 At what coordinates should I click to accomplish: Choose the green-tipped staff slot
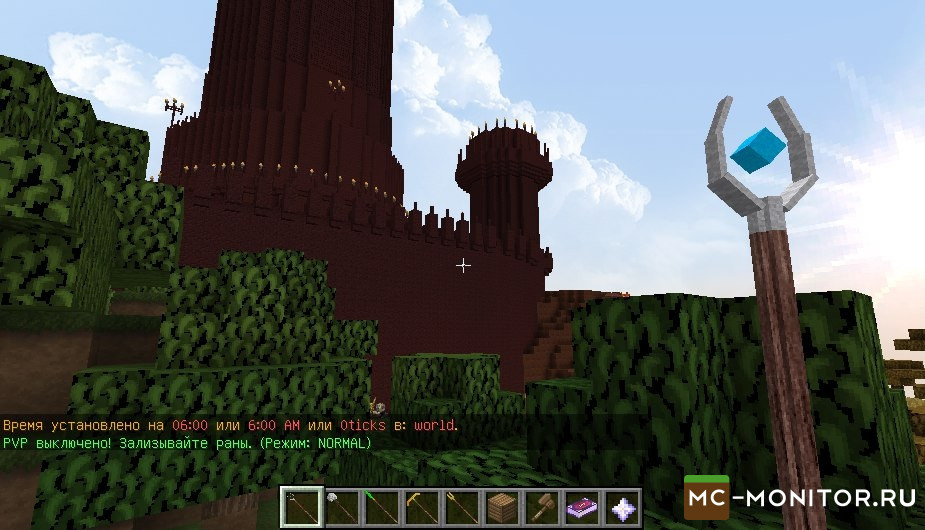tap(381, 508)
